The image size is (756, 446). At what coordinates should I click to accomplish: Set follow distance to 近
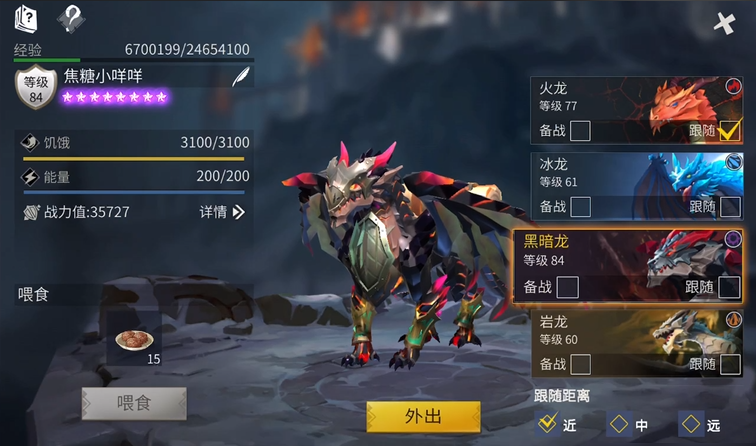(547, 423)
